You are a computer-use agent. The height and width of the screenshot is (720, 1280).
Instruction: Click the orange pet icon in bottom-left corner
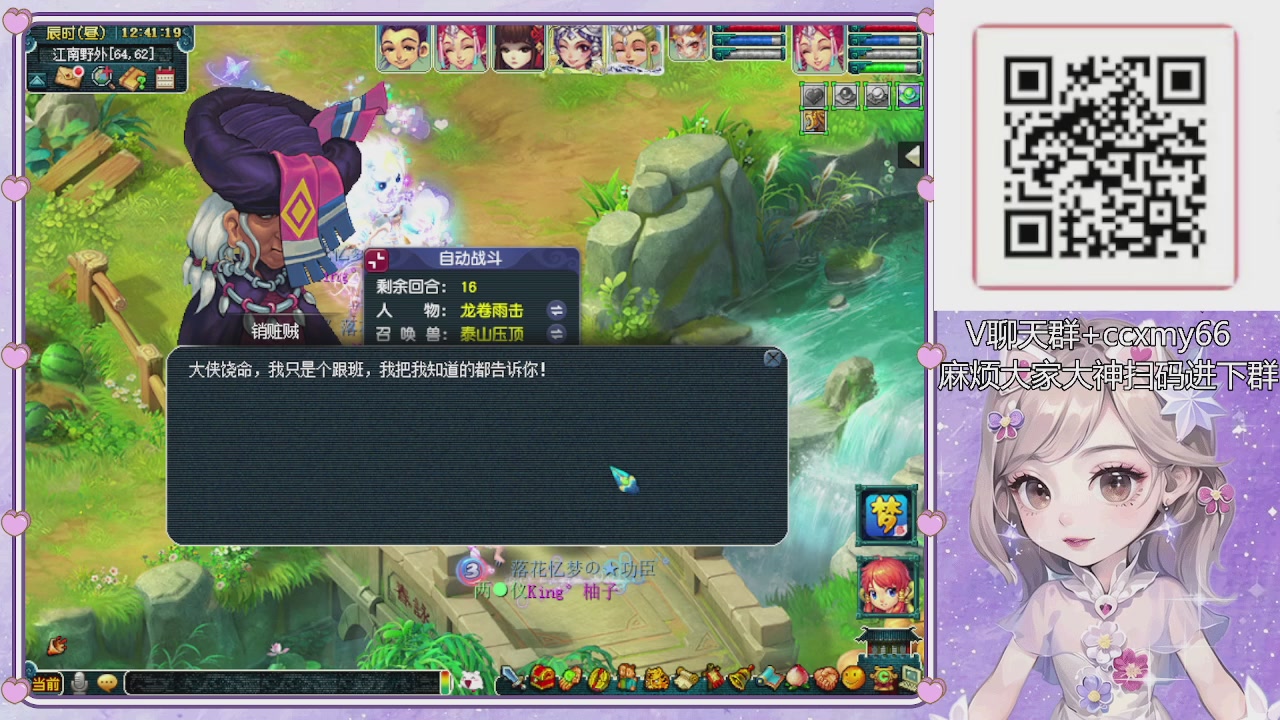pyautogui.click(x=57, y=646)
